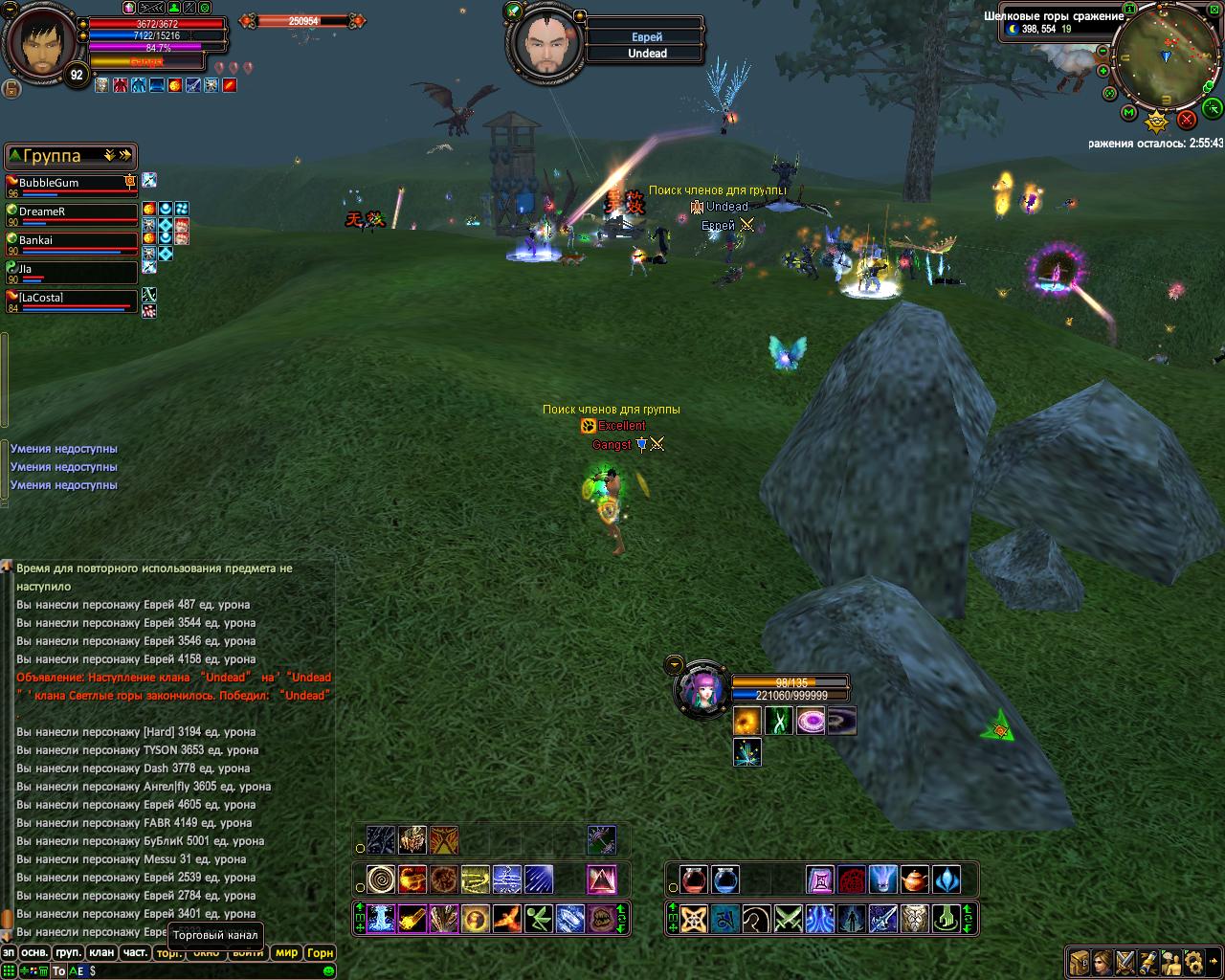Screen dimensions: 1225x980
Task: Activate the crossed green swords skill
Action: click(788, 919)
